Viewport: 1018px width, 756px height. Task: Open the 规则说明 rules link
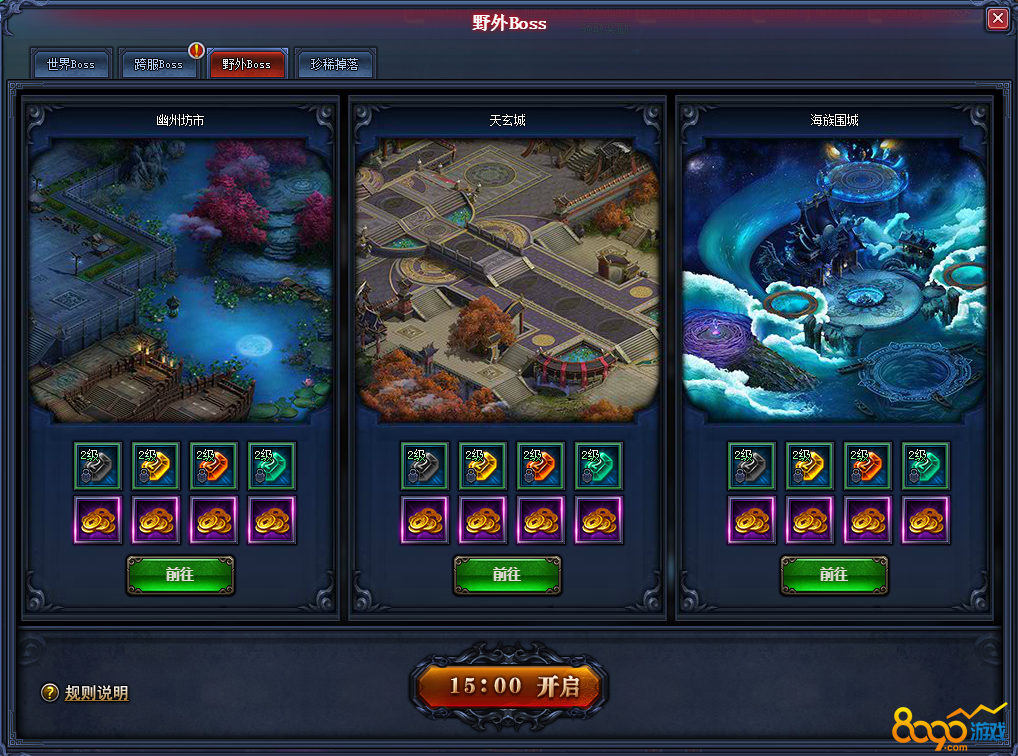pos(96,693)
